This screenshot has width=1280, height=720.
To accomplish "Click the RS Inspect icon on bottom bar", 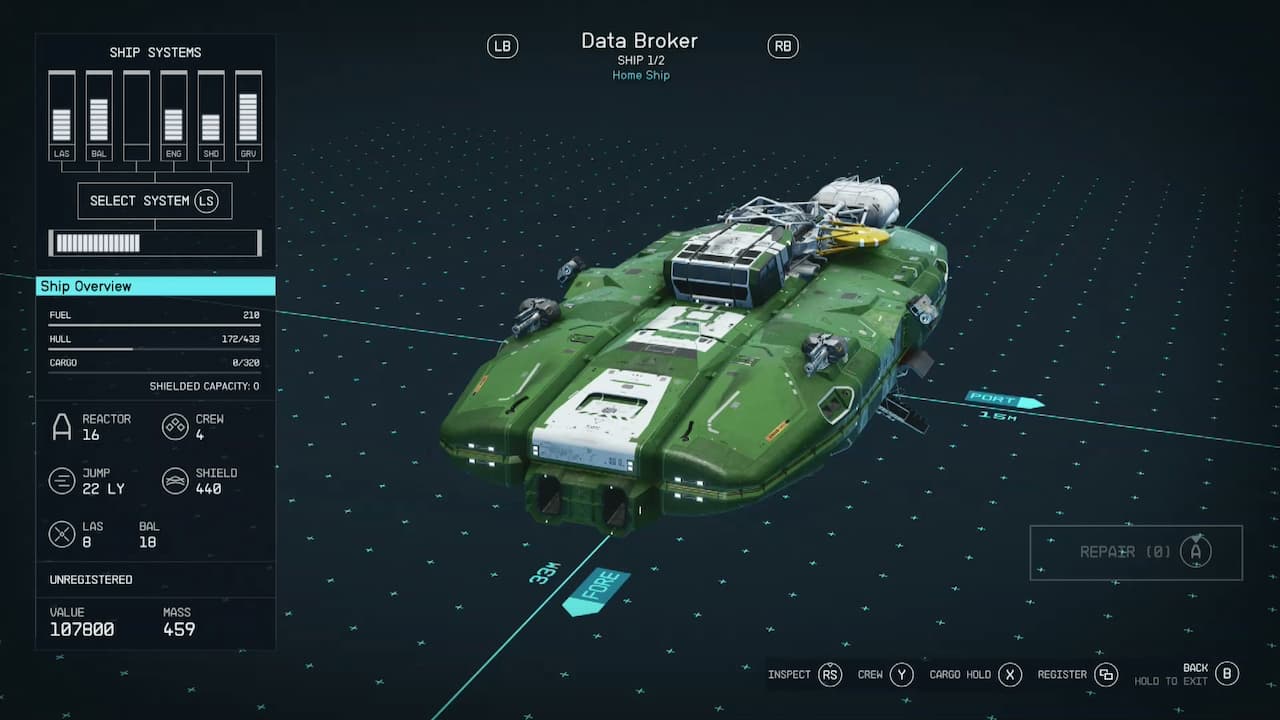I will pyautogui.click(x=829, y=674).
